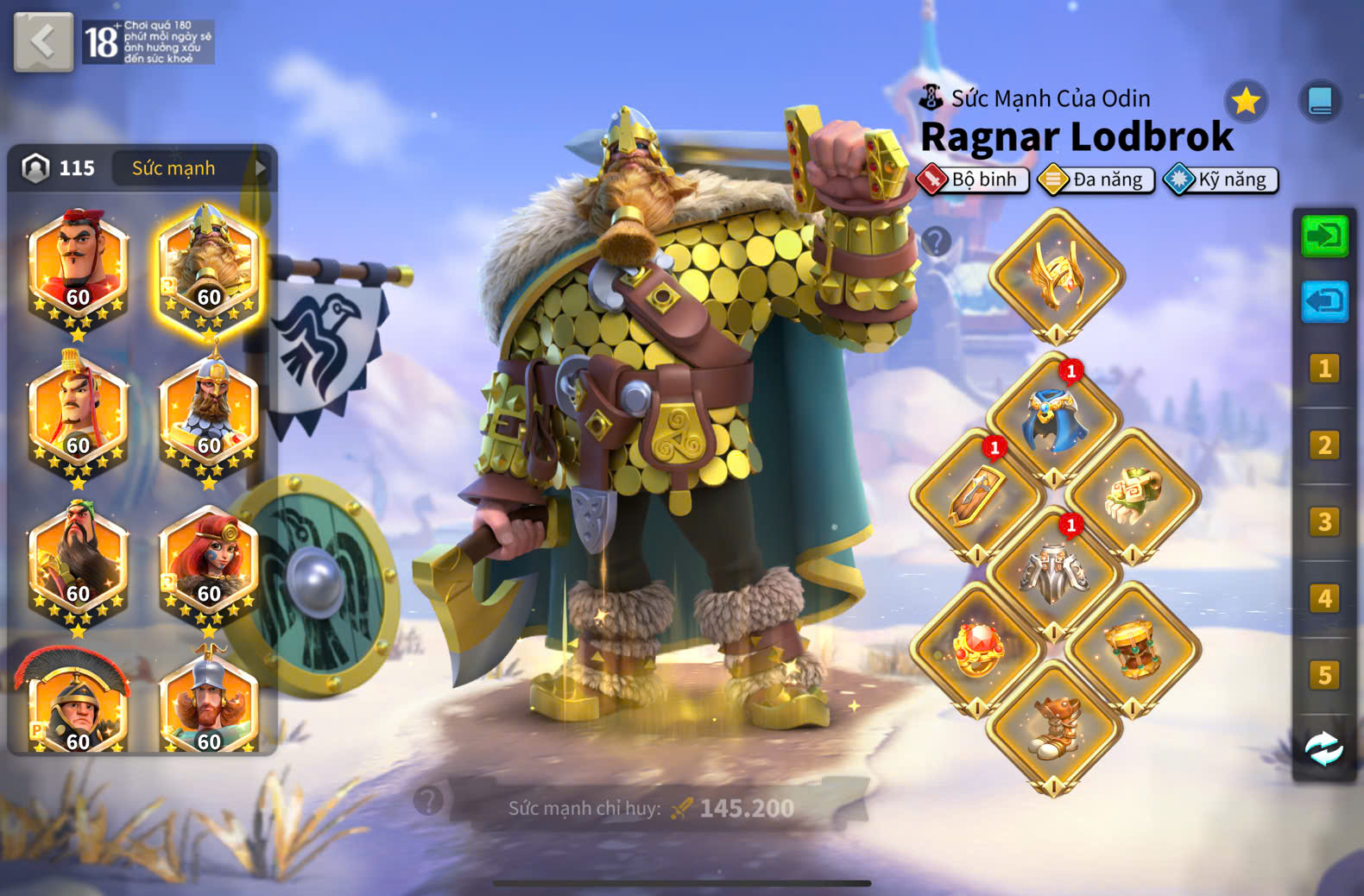Open the blue book info button
The height and width of the screenshot is (896, 1364).
click(1320, 102)
